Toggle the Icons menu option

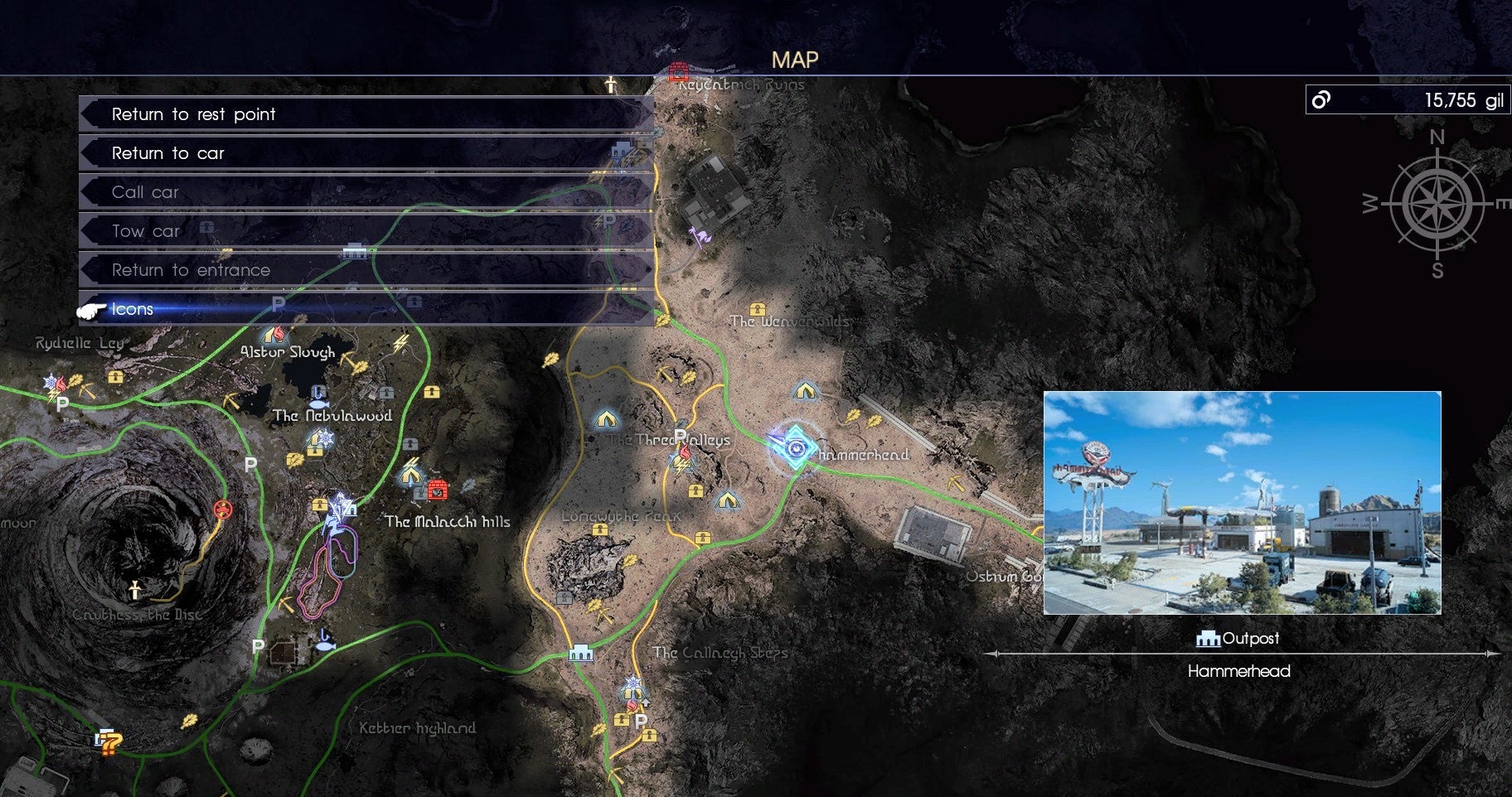(133, 308)
